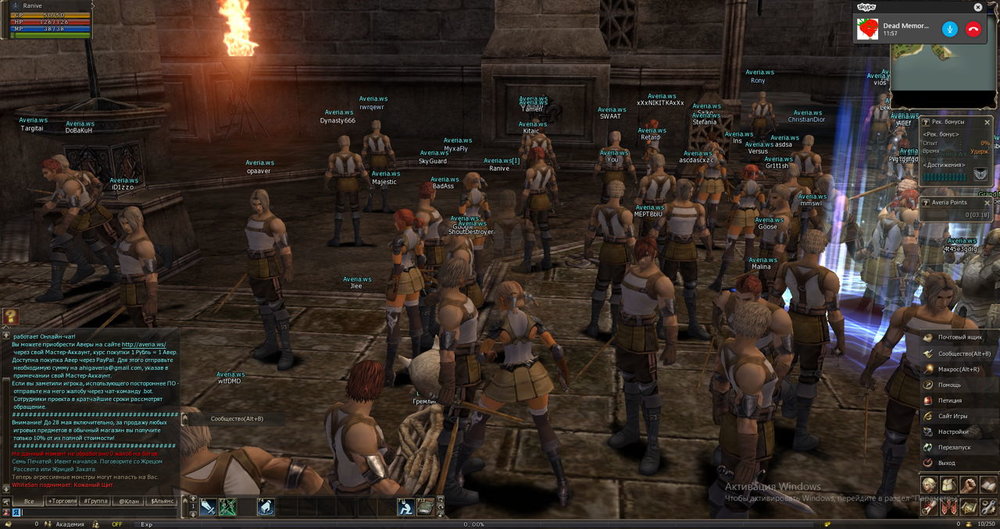Switch to the #Группа party chat tab
Image resolution: width=1000 pixels, height=529 pixels.
point(96,500)
